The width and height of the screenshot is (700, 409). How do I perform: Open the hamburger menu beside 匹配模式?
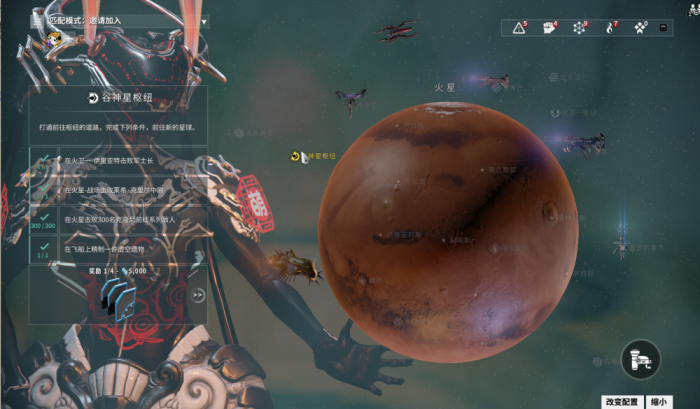pos(37,20)
